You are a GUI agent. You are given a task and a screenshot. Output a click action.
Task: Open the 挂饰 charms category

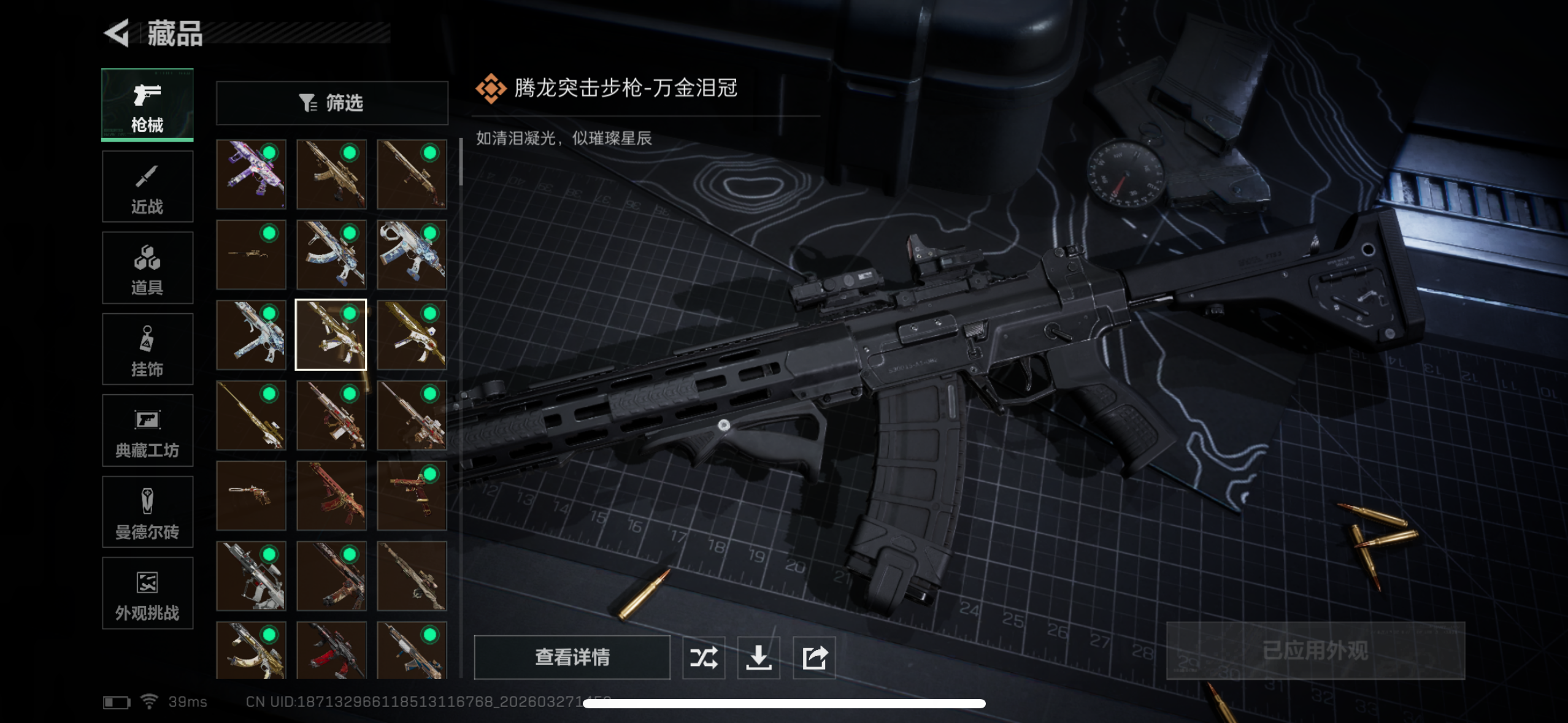[147, 349]
